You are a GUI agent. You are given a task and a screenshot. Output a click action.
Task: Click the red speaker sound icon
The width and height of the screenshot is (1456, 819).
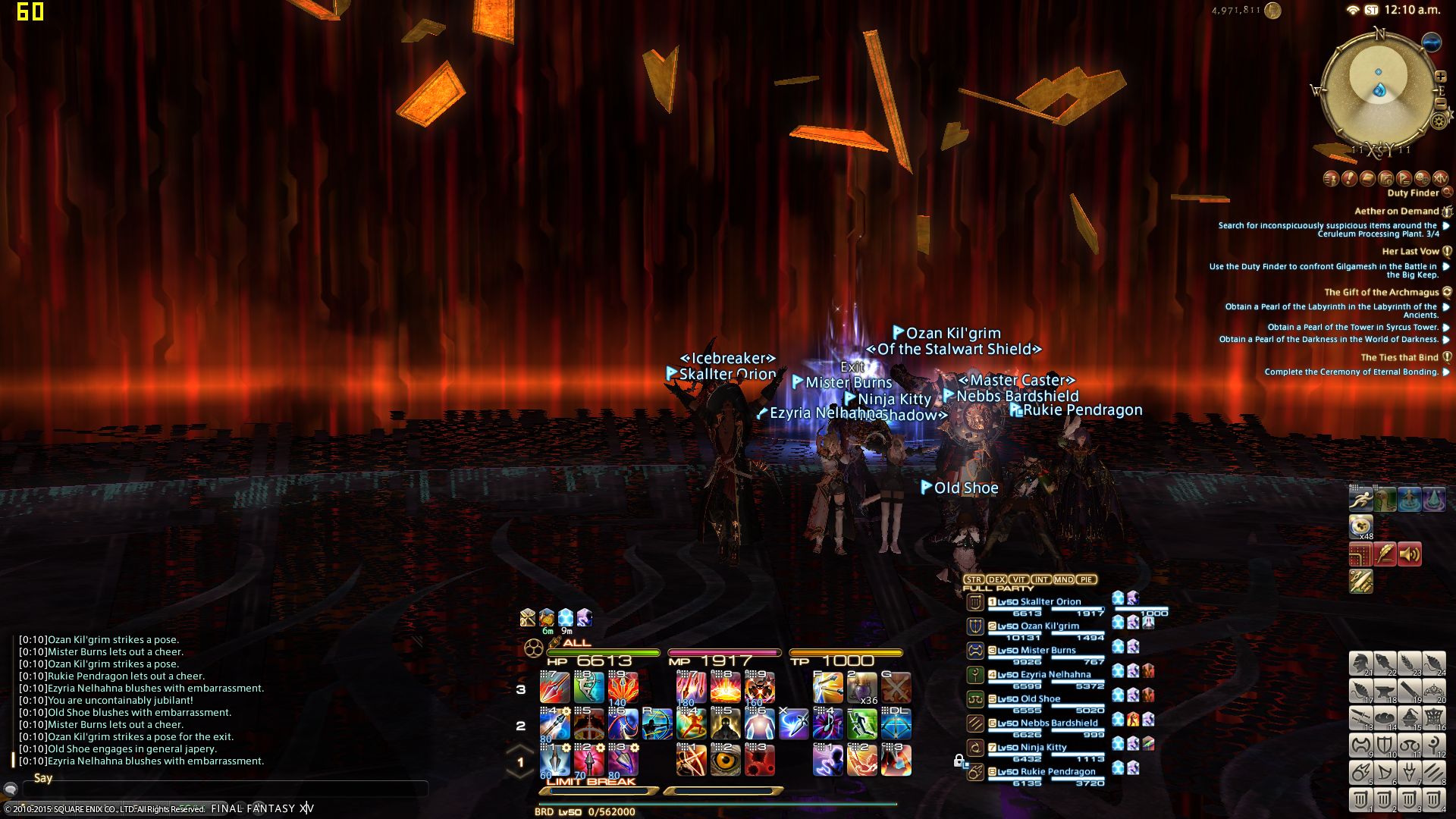[1409, 554]
